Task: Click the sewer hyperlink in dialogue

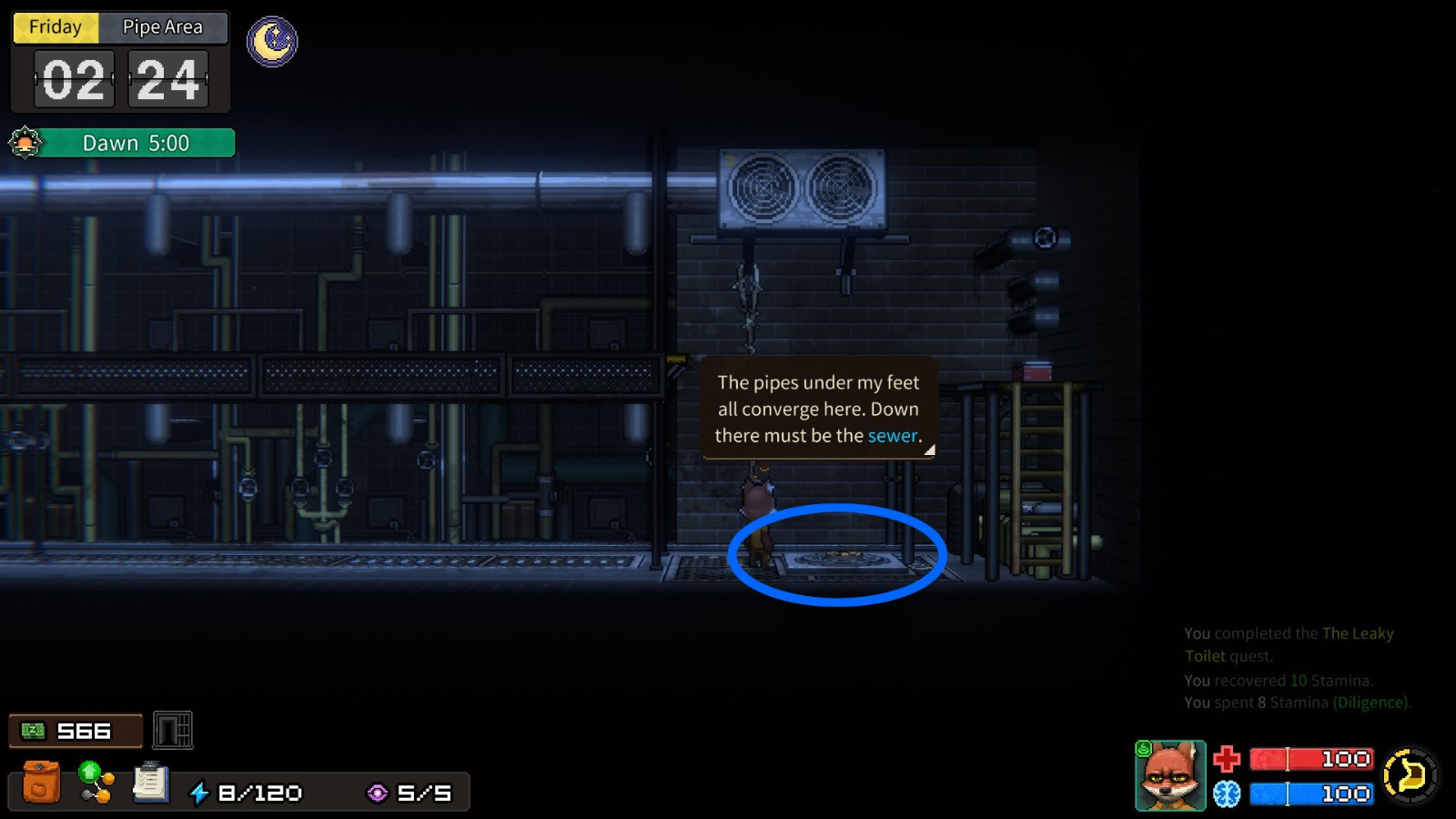Action: pos(891,436)
